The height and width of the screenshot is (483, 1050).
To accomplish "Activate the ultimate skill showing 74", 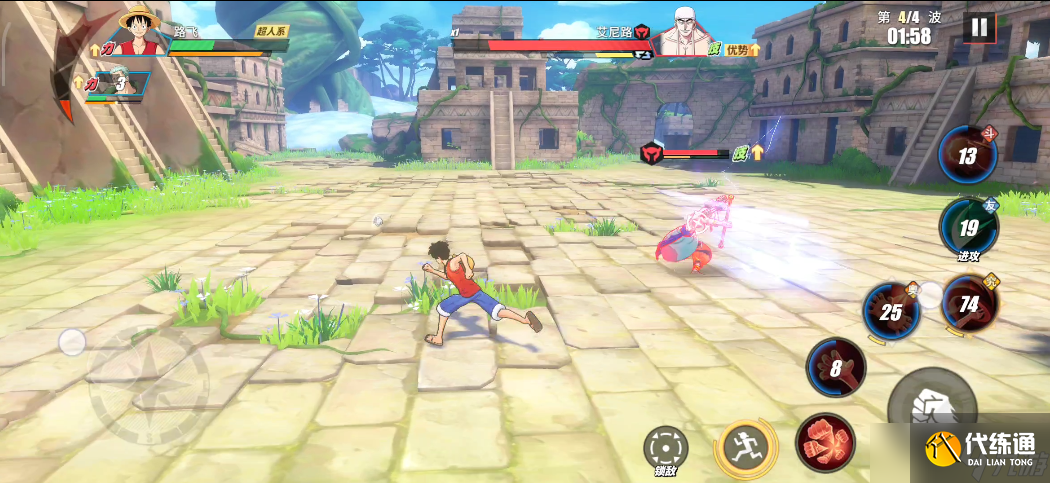I will click(969, 303).
